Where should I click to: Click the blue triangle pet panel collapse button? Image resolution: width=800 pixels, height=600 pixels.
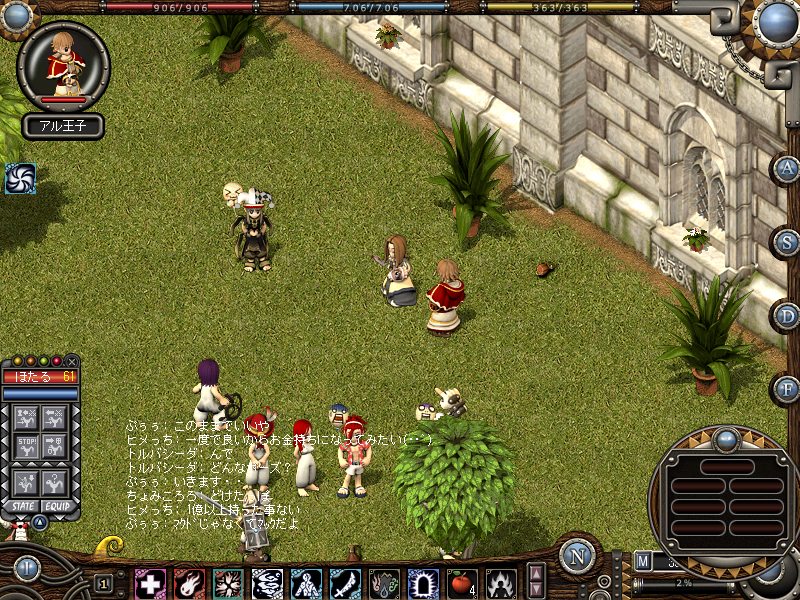point(39,521)
